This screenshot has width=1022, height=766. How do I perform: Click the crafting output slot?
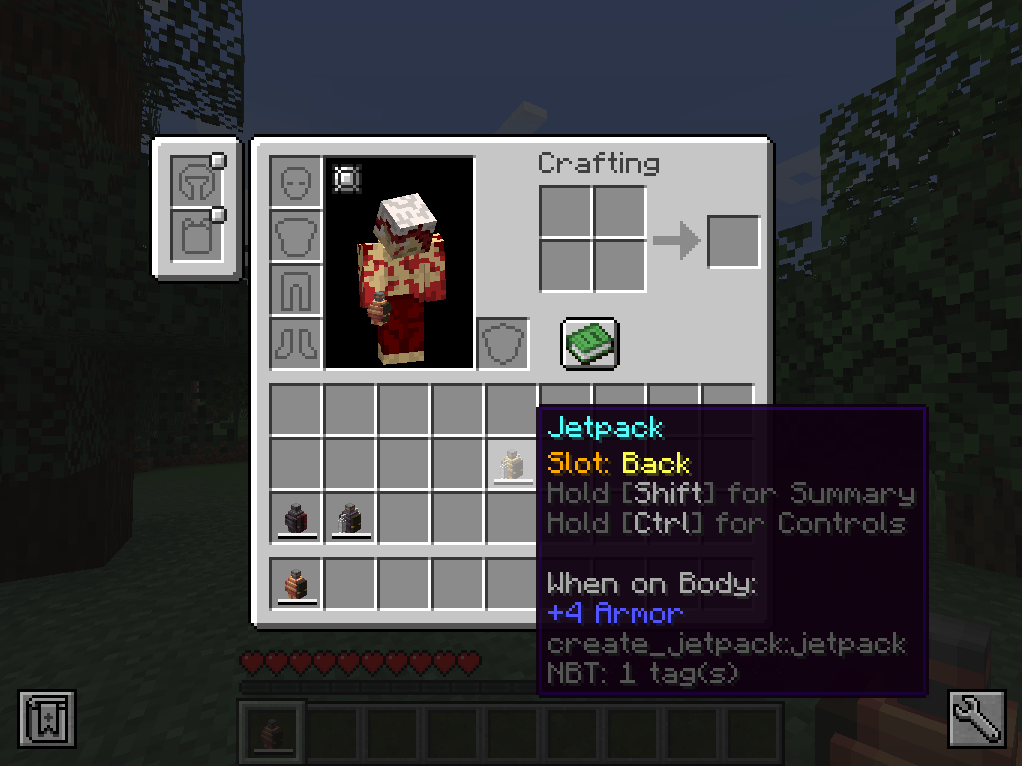coord(733,241)
